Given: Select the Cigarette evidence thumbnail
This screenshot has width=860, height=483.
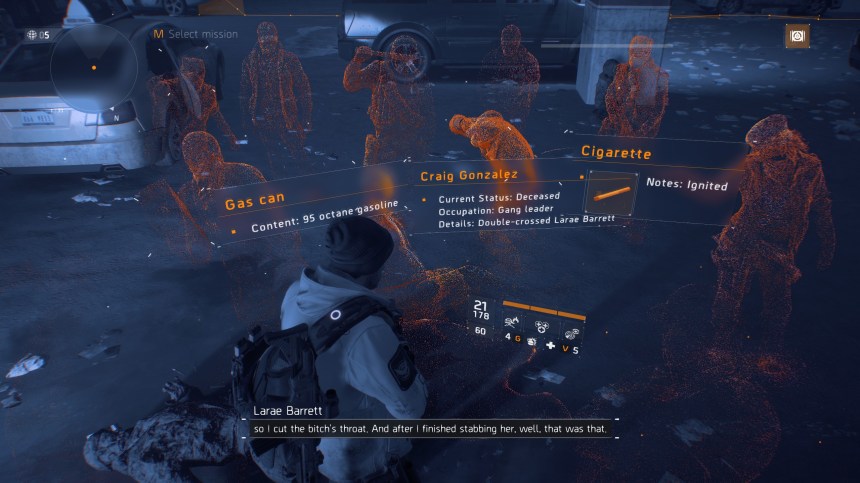Looking at the screenshot, I should pyautogui.click(x=611, y=190).
